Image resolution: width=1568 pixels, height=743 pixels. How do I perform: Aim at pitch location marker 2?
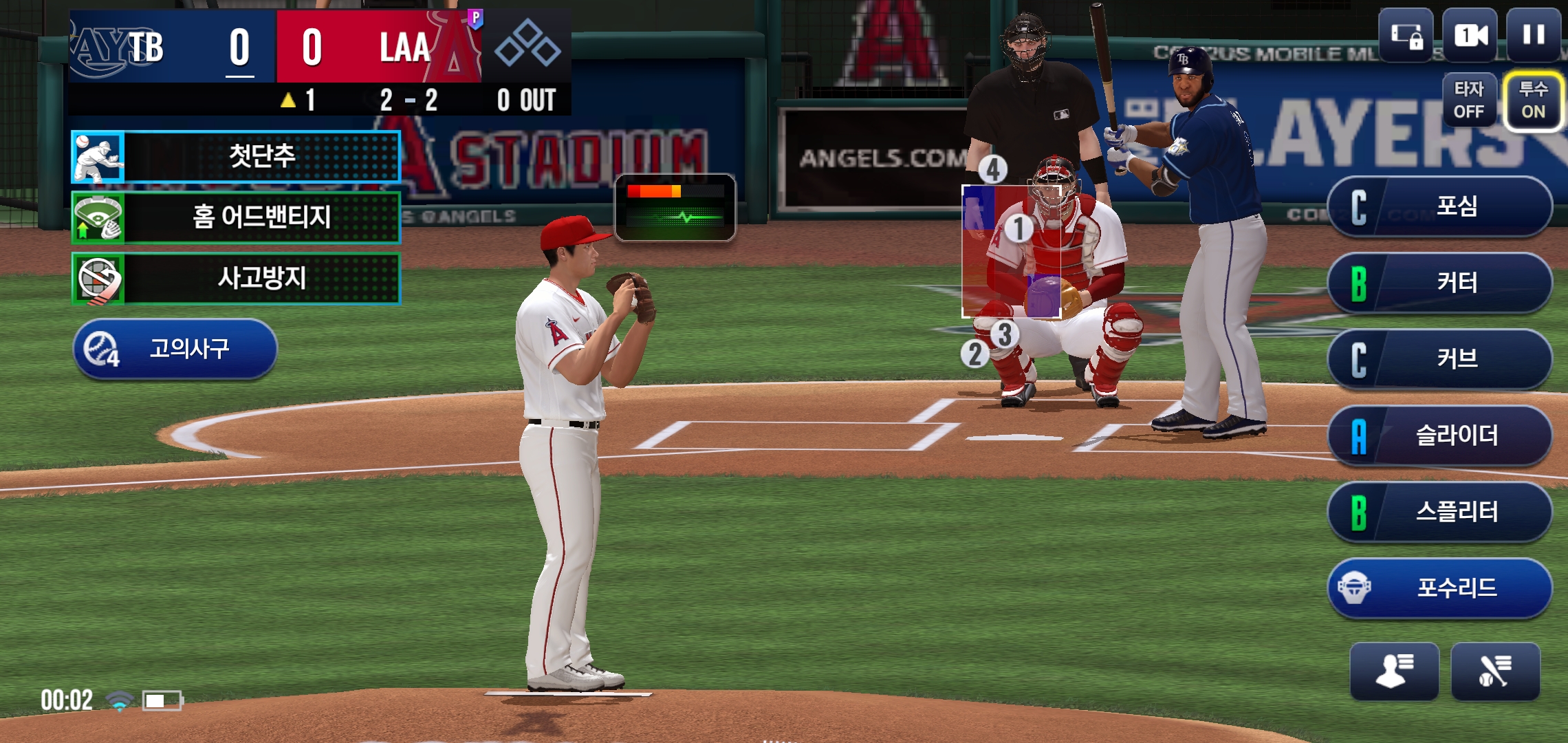pyautogui.click(x=974, y=354)
